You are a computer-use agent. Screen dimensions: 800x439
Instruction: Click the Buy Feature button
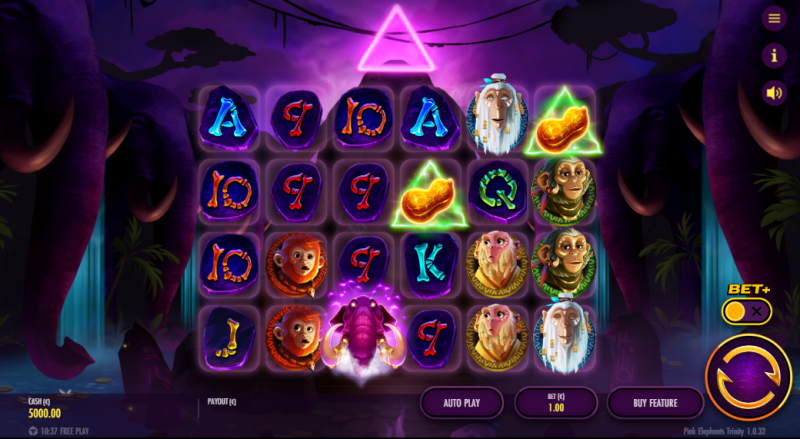(655, 403)
